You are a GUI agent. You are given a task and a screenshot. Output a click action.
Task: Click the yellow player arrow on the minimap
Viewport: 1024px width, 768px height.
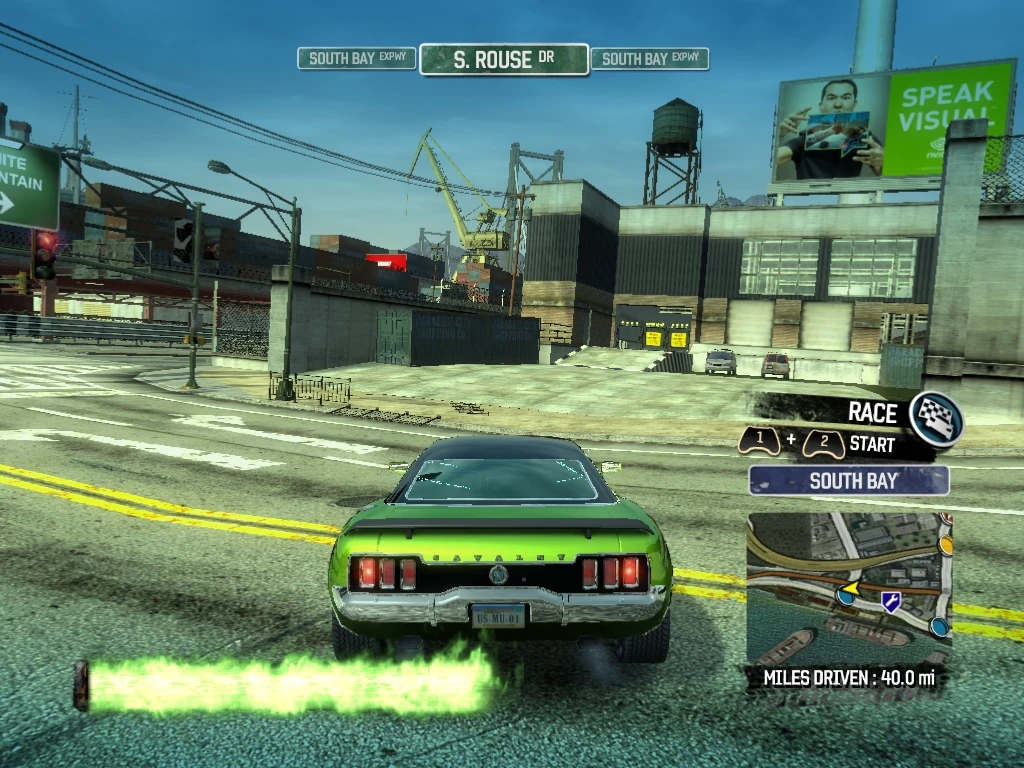[x=852, y=588]
